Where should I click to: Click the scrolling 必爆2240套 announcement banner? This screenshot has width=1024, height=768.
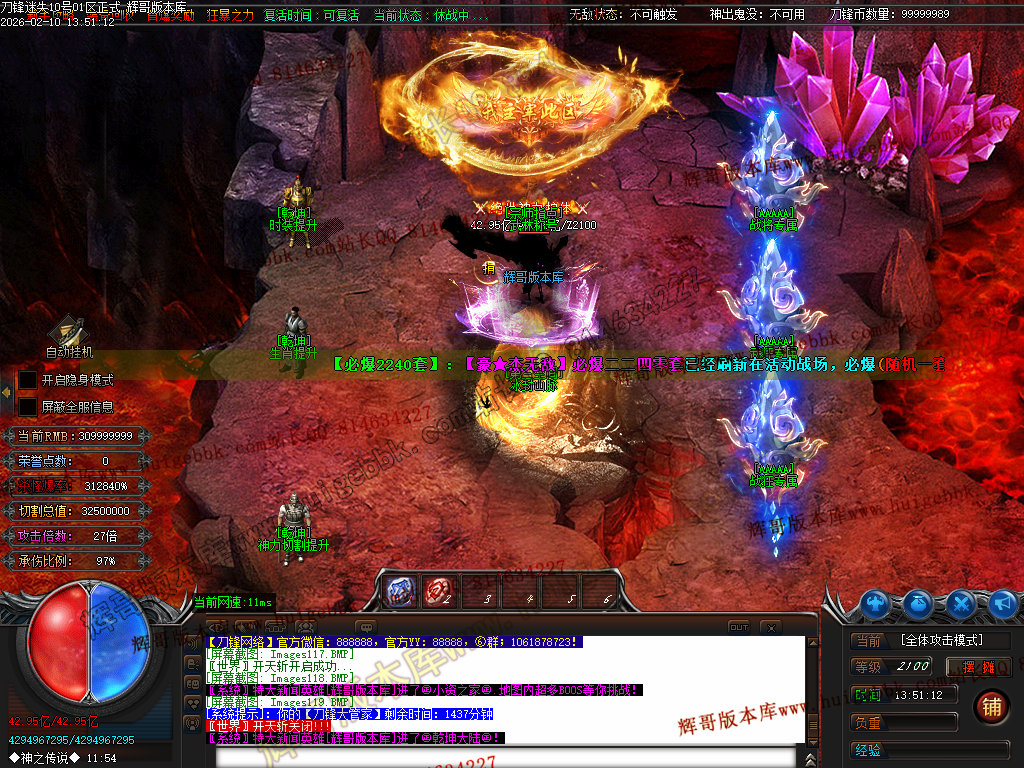click(640, 365)
